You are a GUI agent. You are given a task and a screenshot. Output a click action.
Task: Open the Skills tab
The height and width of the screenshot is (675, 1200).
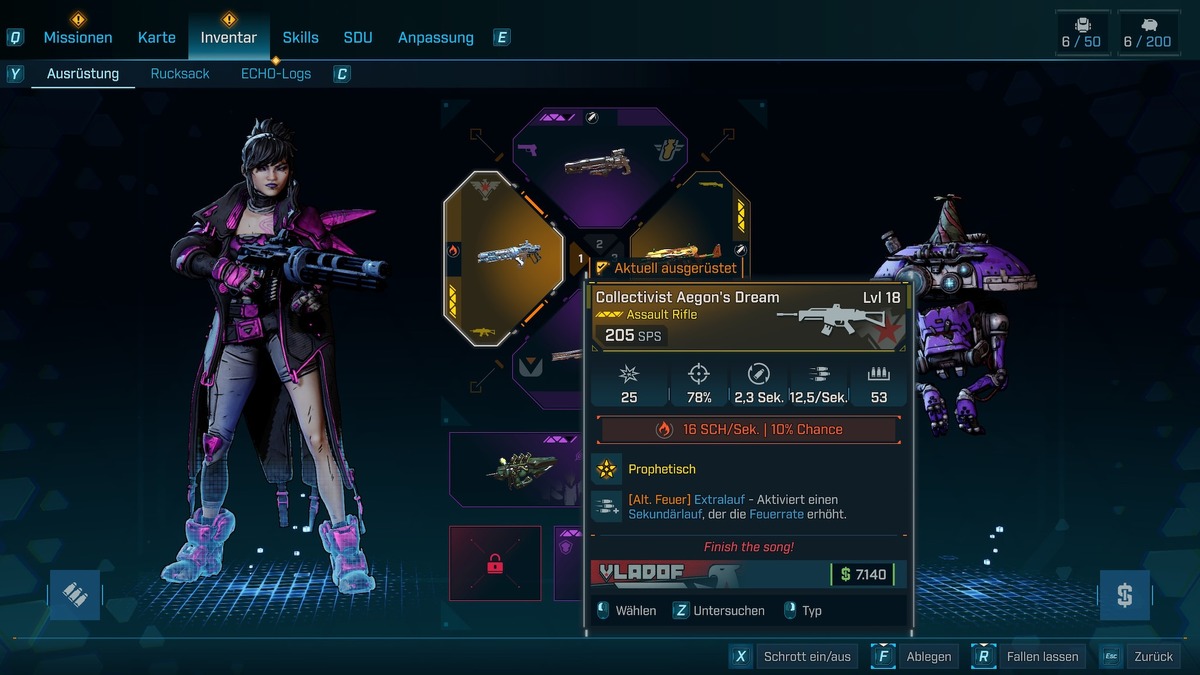pyautogui.click(x=300, y=38)
